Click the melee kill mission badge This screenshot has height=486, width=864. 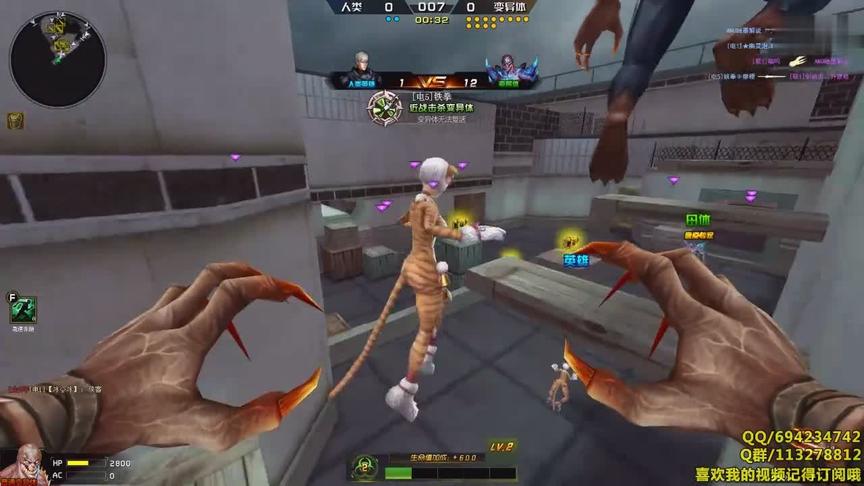[x=385, y=107]
